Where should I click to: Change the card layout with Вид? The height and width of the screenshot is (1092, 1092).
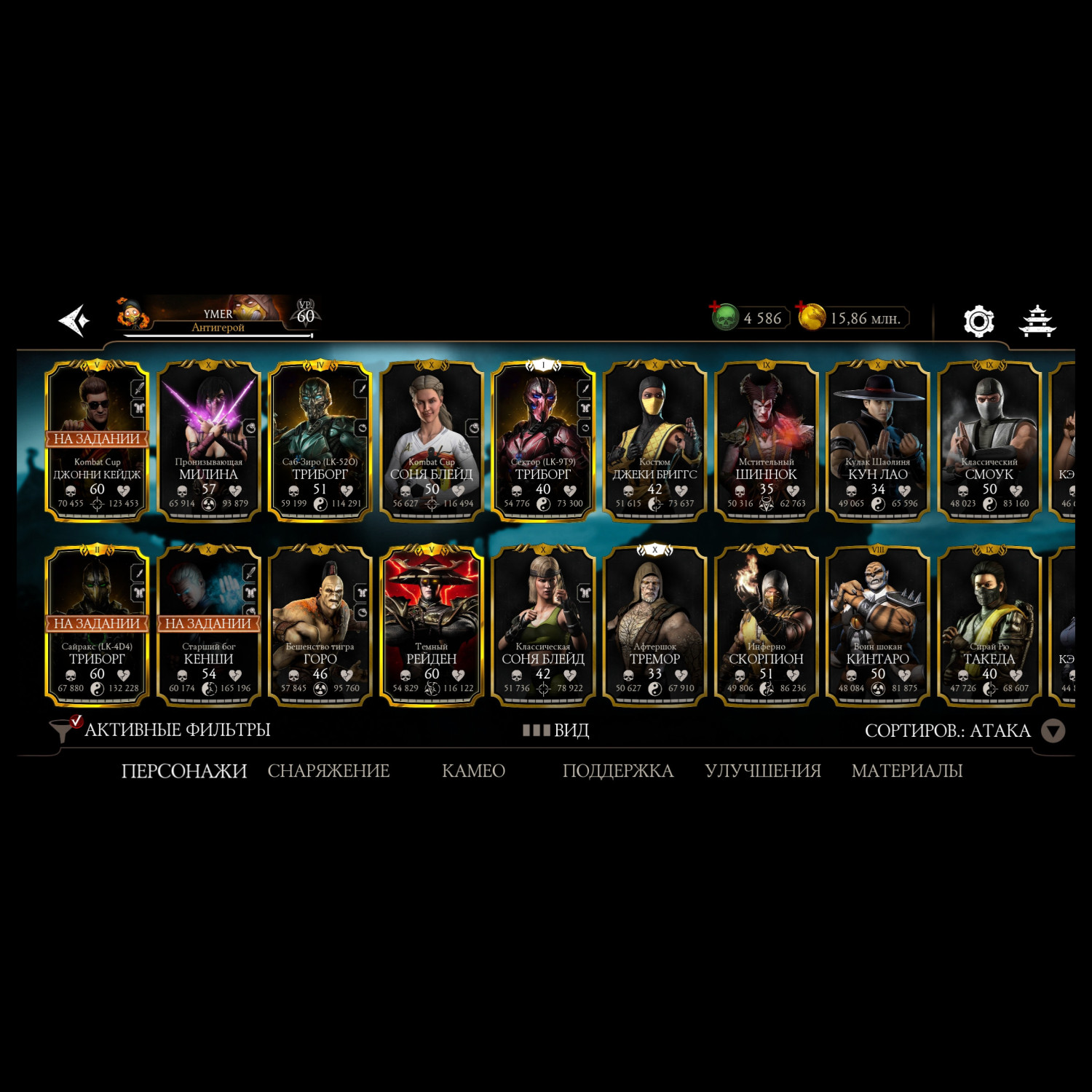pyautogui.click(x=556, y=730)
